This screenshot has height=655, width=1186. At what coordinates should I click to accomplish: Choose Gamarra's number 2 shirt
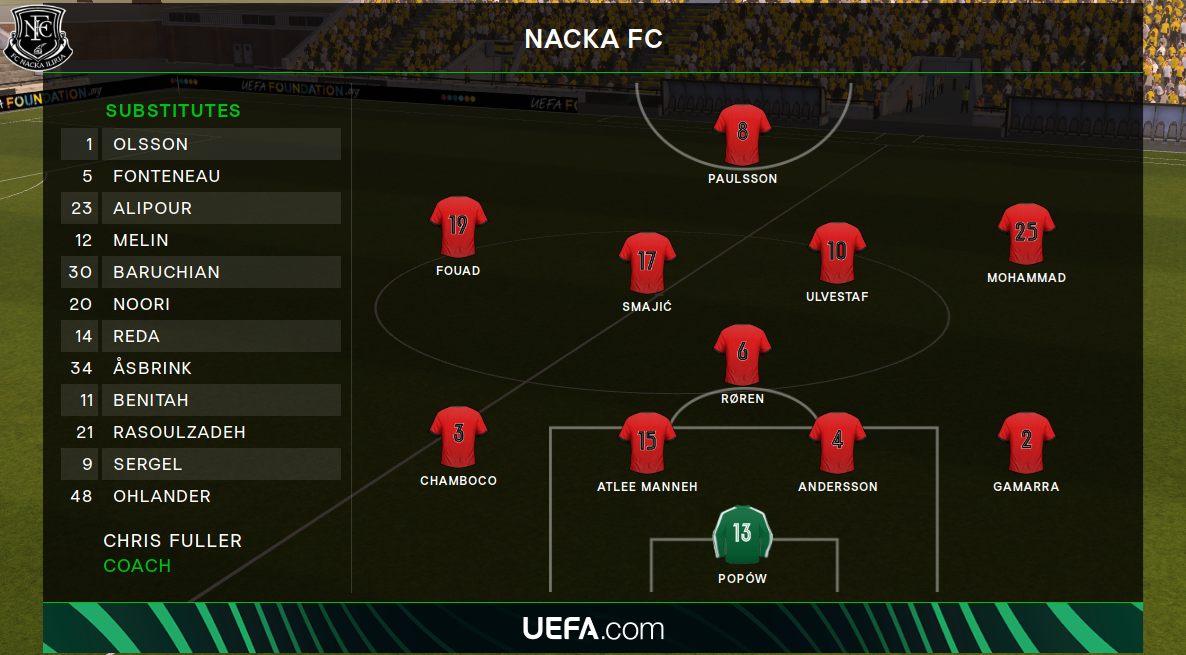point(1026,442)
